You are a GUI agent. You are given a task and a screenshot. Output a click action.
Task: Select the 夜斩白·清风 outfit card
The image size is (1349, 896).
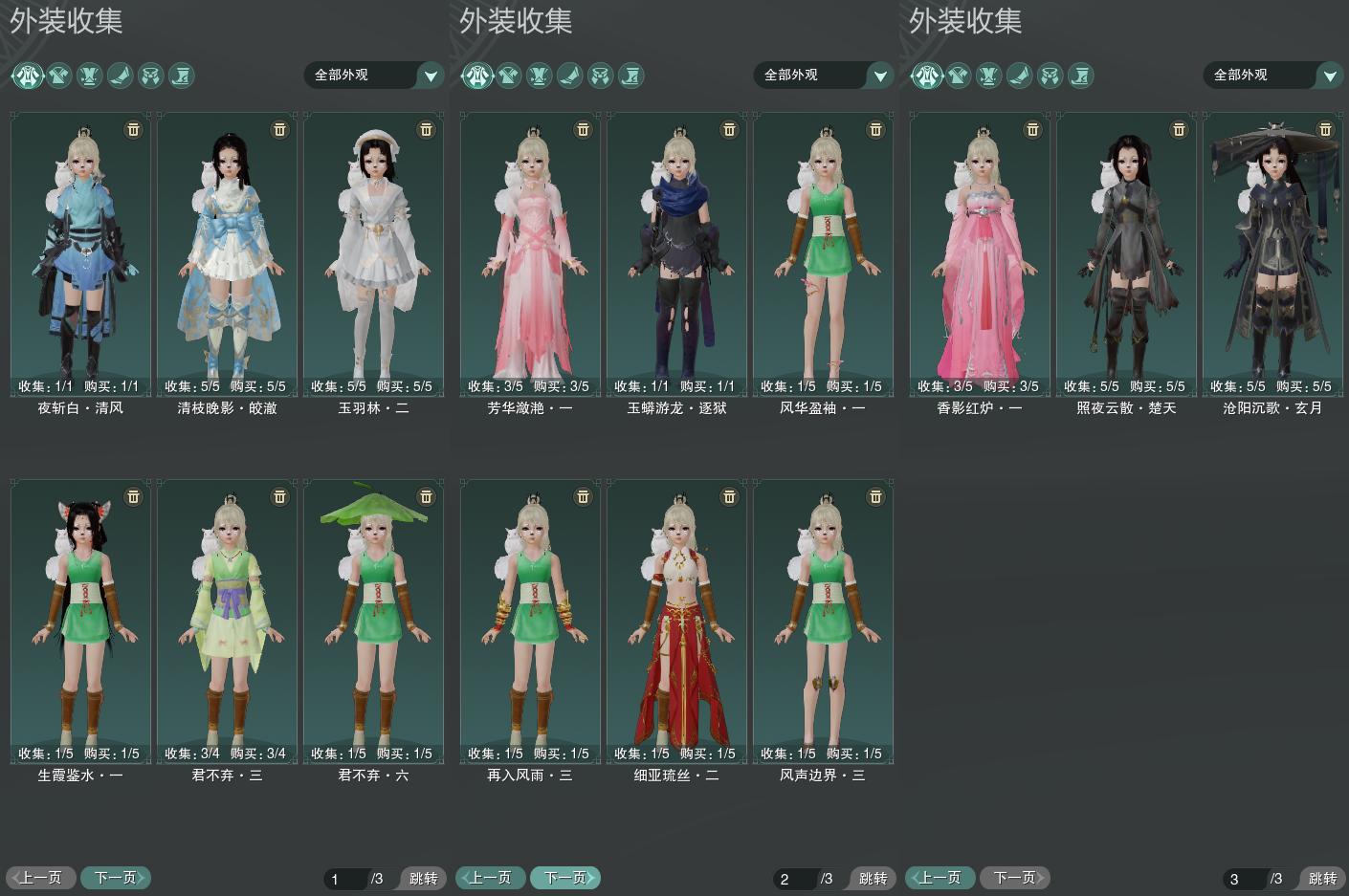click(80, 253)
